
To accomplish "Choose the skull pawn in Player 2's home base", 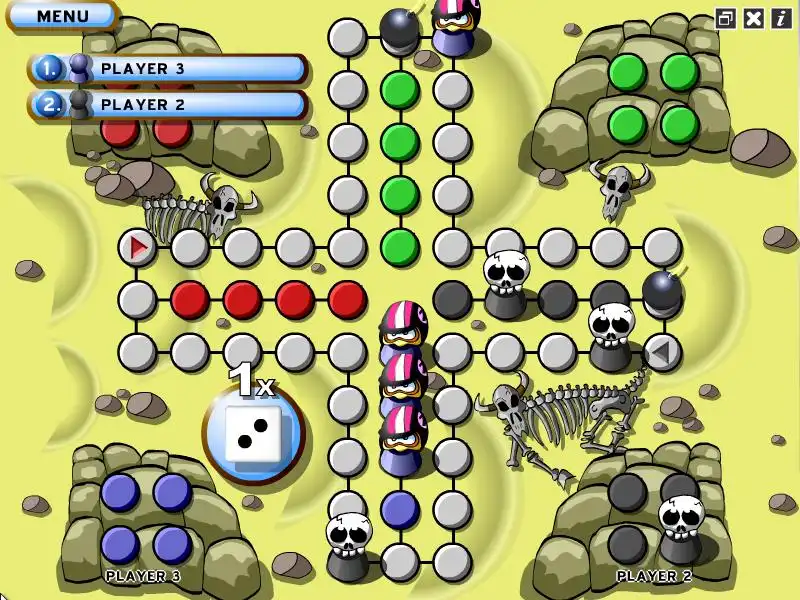I will [680, 526].
